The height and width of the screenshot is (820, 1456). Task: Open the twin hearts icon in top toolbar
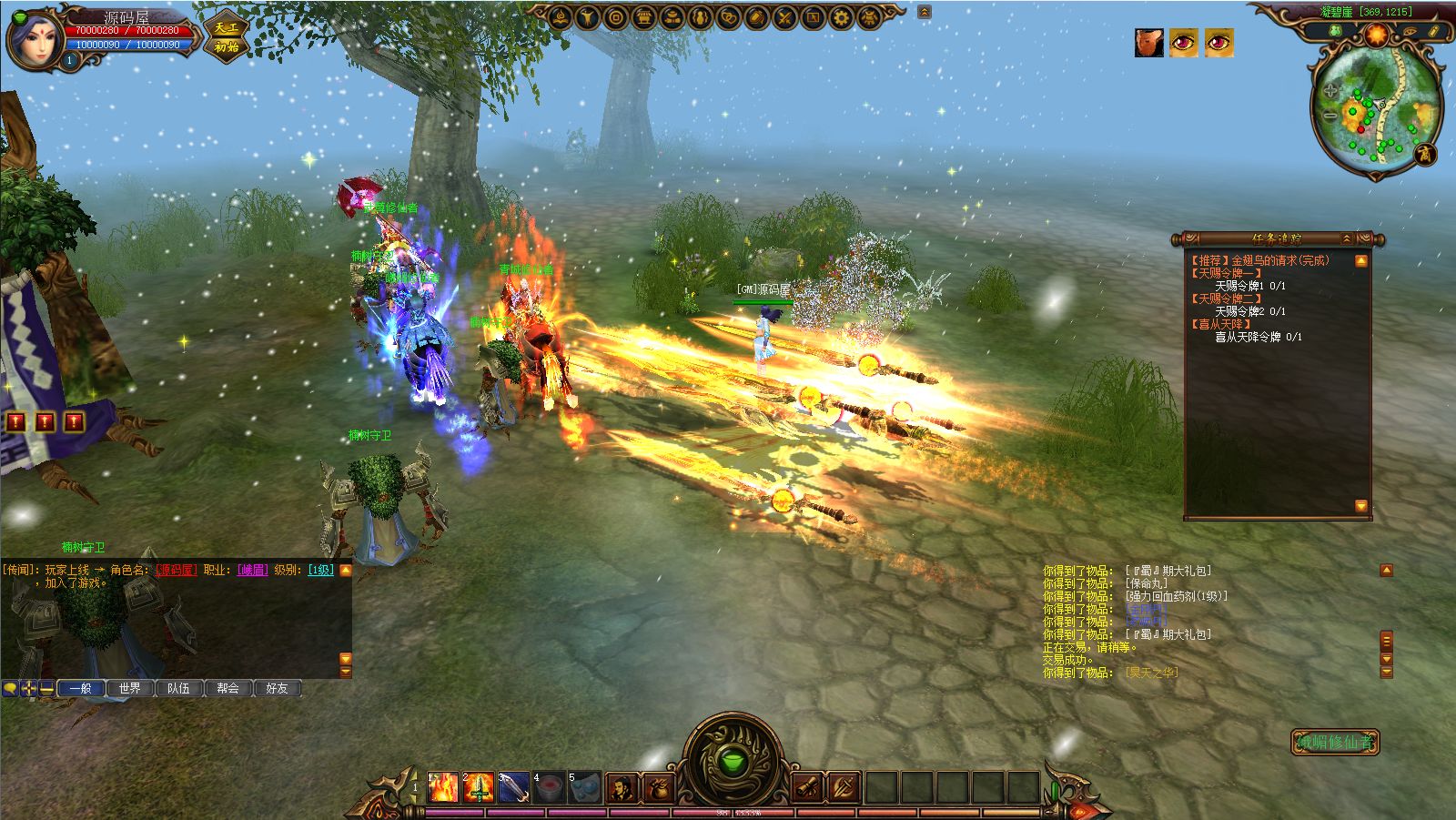[x=728, y=17]
